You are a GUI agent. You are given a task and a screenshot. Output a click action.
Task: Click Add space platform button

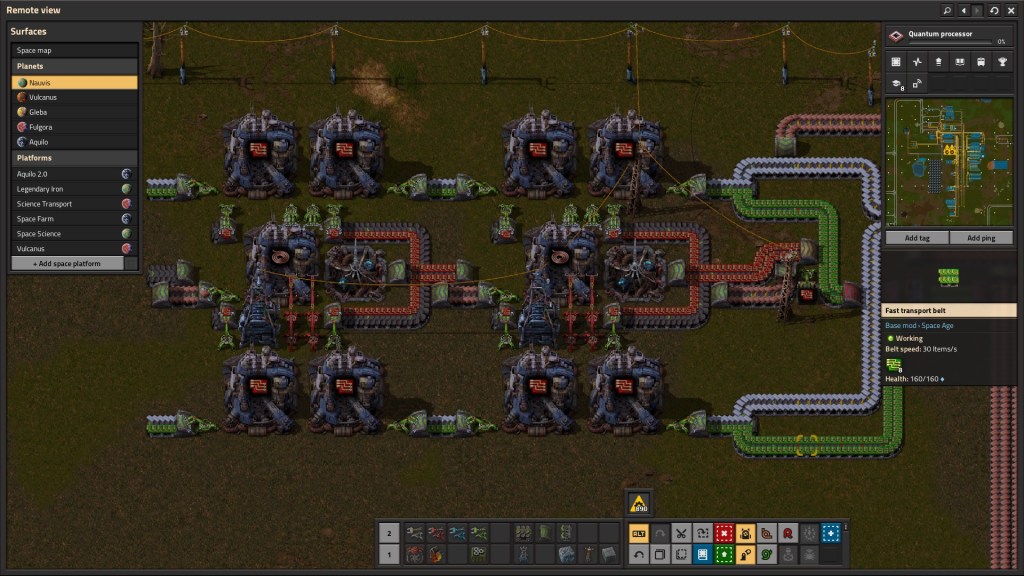pos(74,263)
